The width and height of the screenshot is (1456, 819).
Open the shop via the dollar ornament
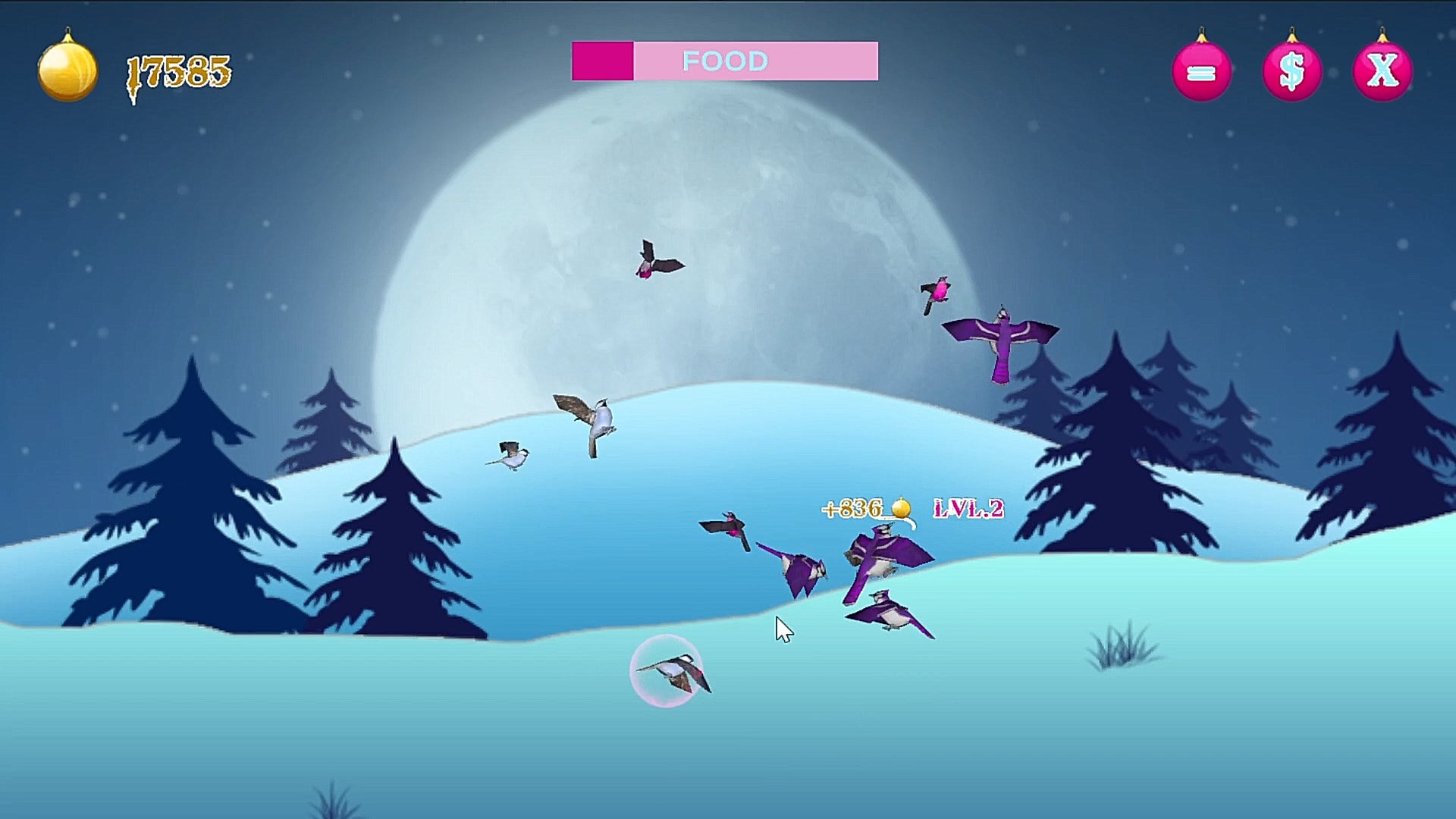coord(1291,72)
